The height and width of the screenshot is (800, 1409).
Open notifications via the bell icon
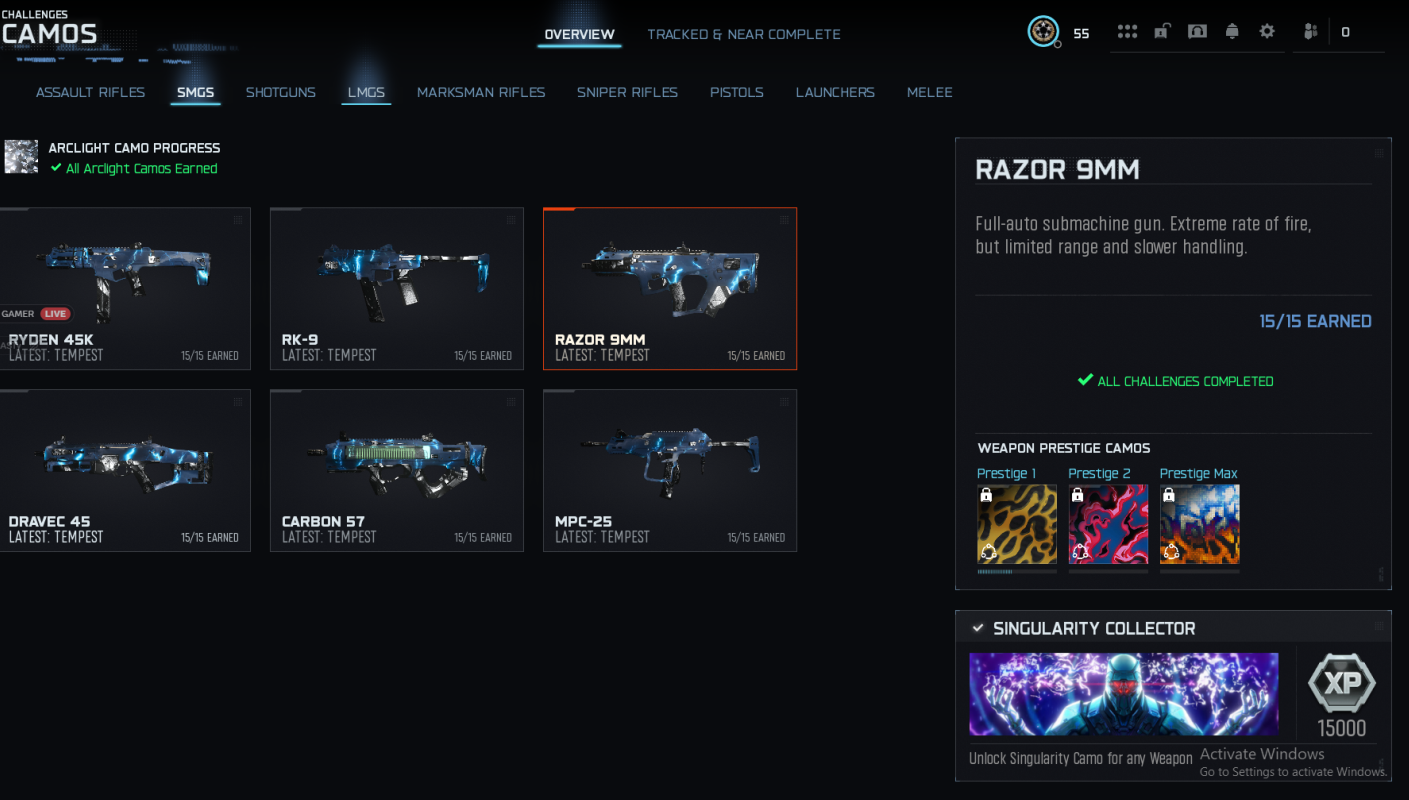[x=1231, y=31]
